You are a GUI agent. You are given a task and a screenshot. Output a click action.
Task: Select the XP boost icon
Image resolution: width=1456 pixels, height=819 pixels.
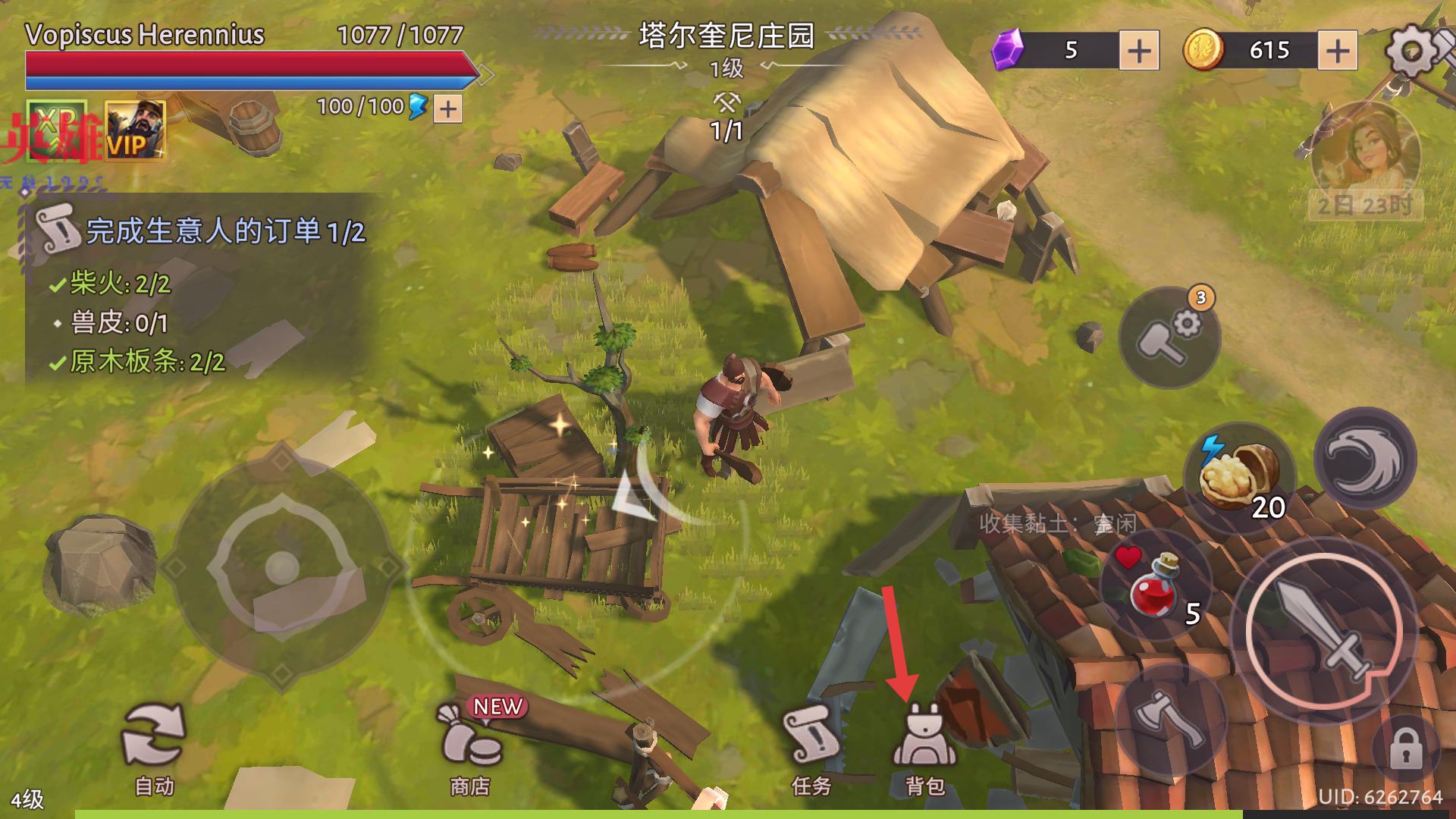point(57,130)
